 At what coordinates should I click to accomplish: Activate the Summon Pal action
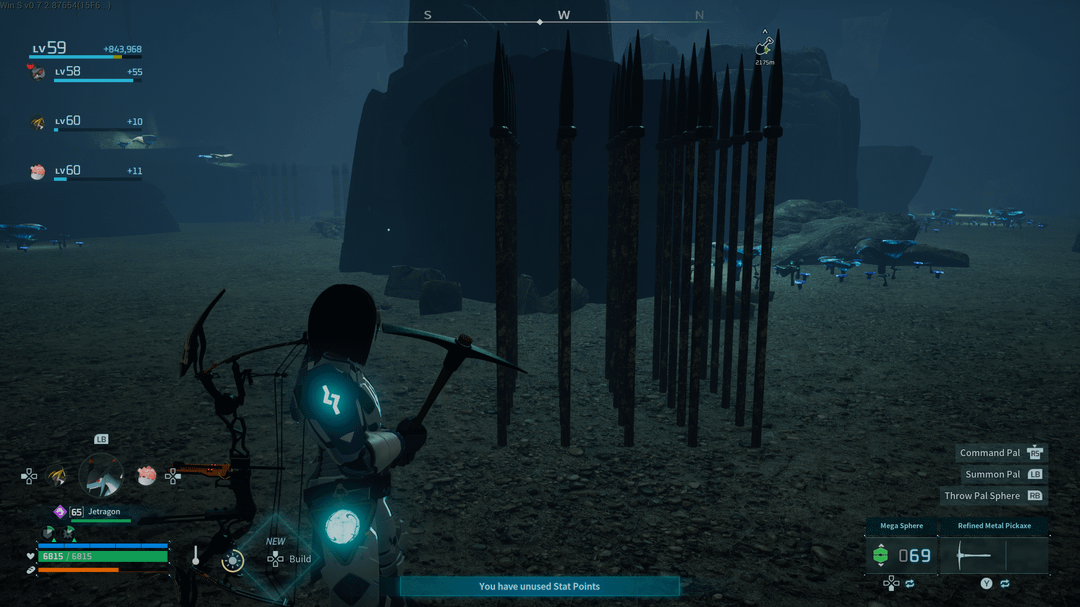[1003, 474]
